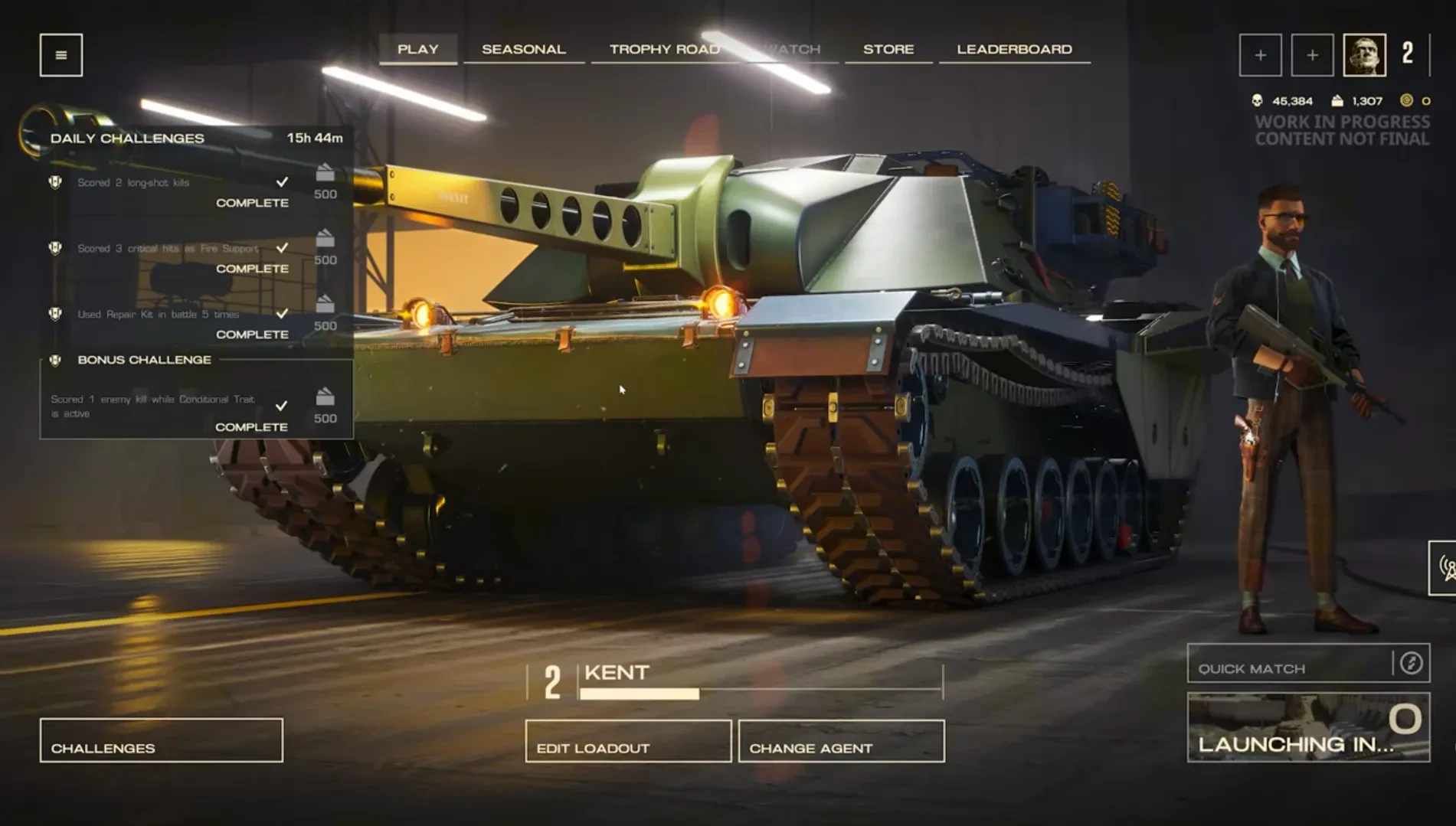Screen dimensions: 1456x826
Task: Switch to the Play tab
Action: tap(418, 49)
